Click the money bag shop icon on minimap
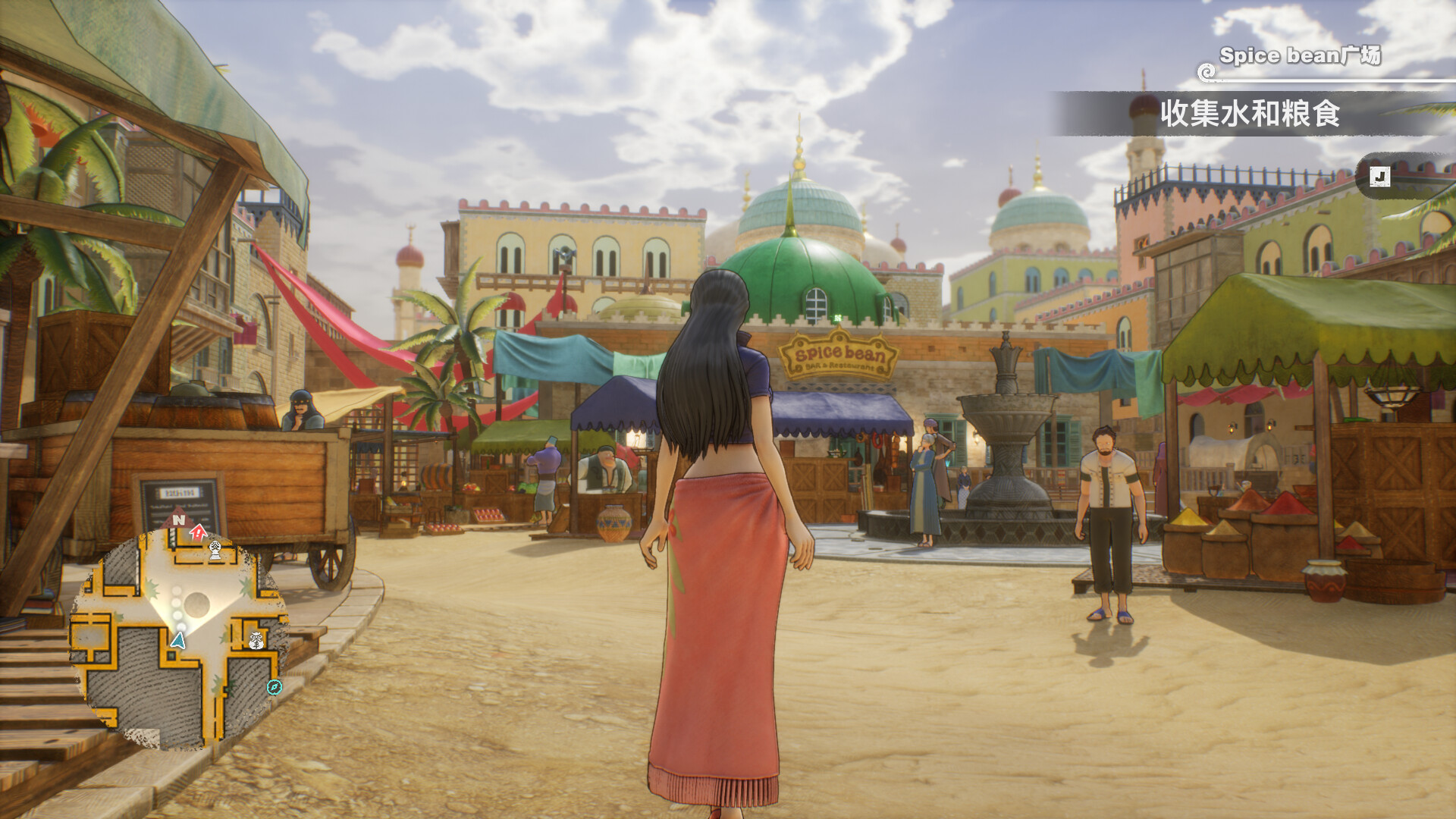The width and height of the screenshot is (1456, 819). point(255,641)
